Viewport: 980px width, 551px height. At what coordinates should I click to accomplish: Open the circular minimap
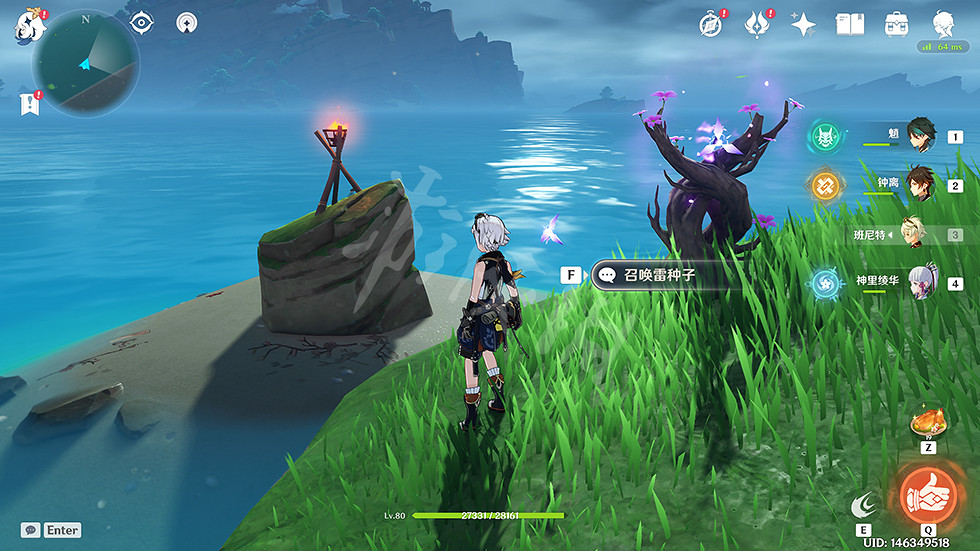(x=85, y=63)
